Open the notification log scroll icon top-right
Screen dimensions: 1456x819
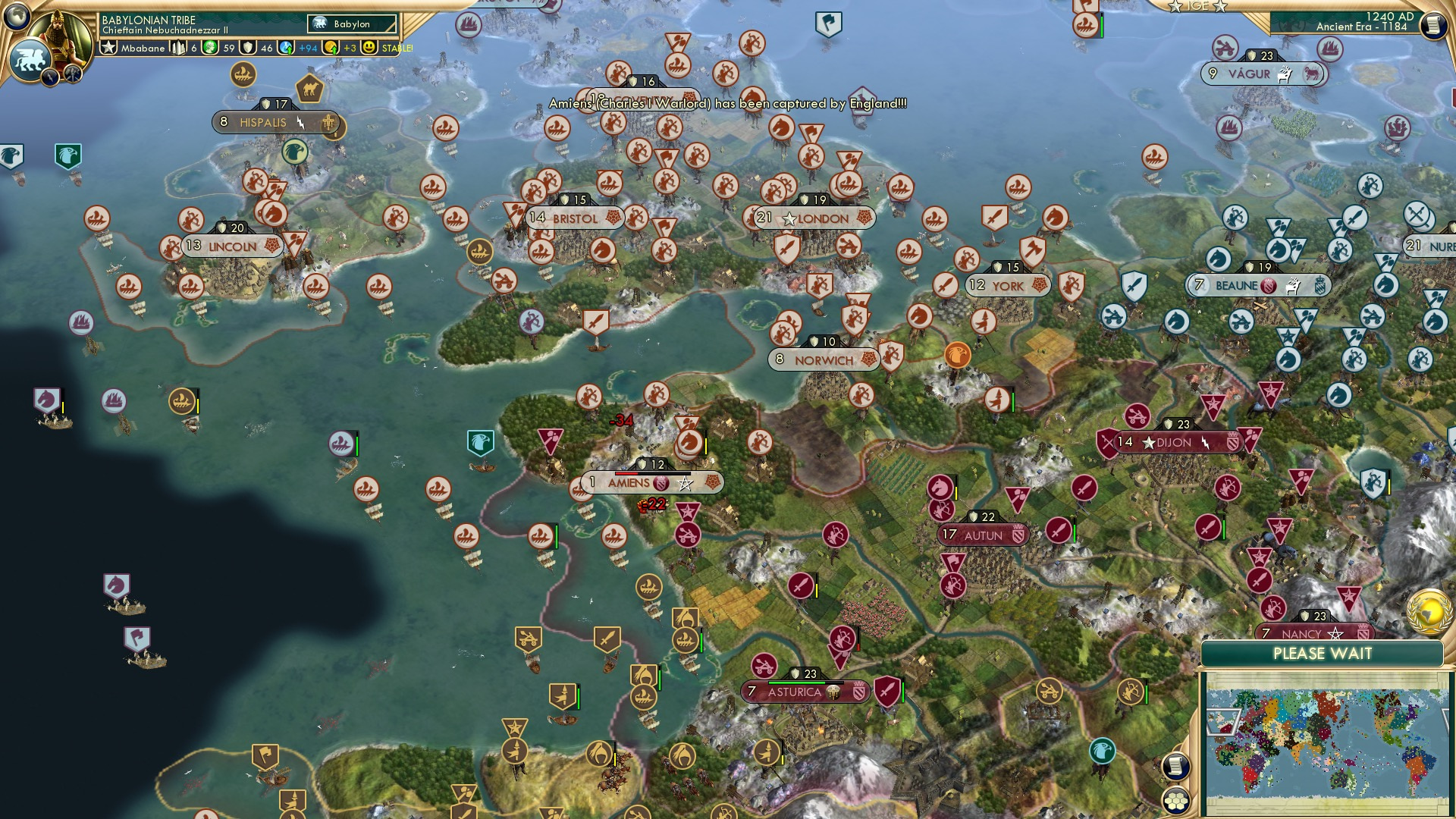pyautogui.click(x=1435, y=24)
